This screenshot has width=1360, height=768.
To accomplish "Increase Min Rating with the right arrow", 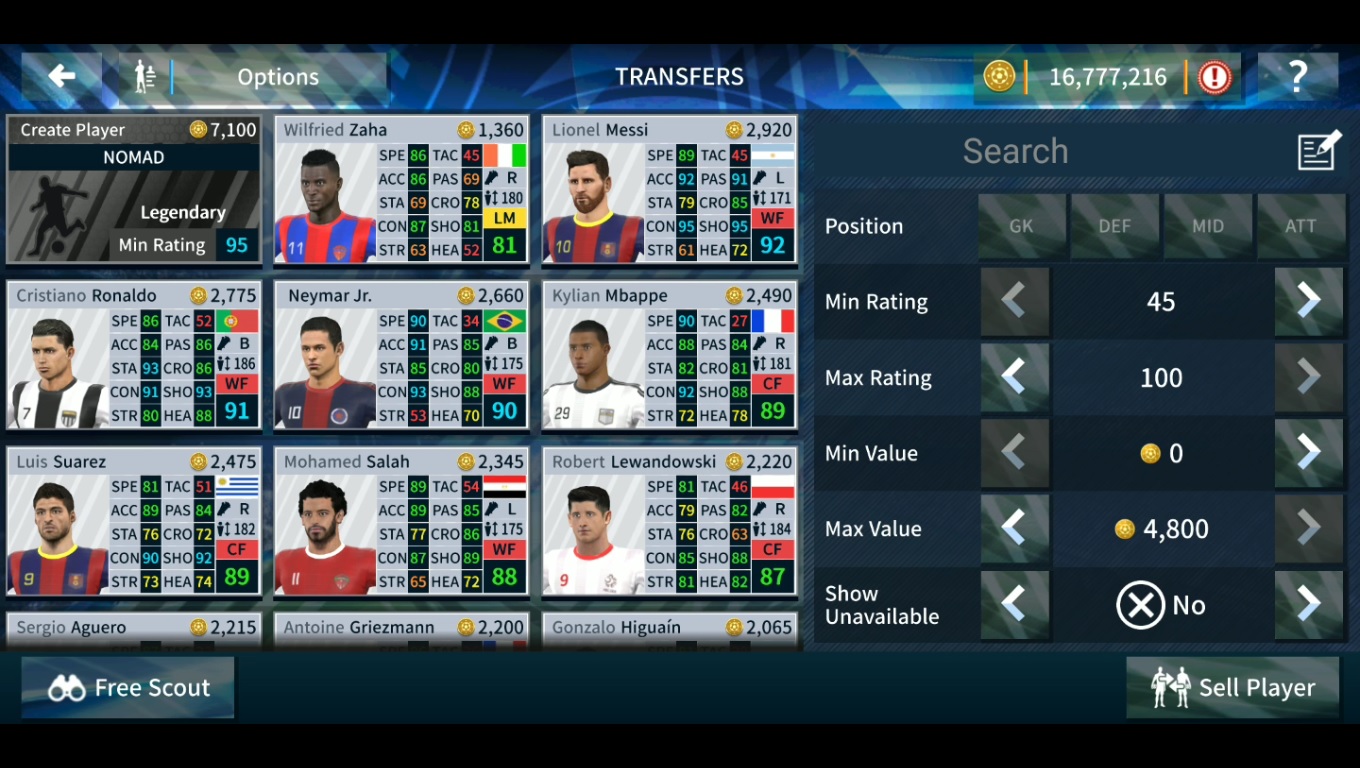I will [1308, 302].
